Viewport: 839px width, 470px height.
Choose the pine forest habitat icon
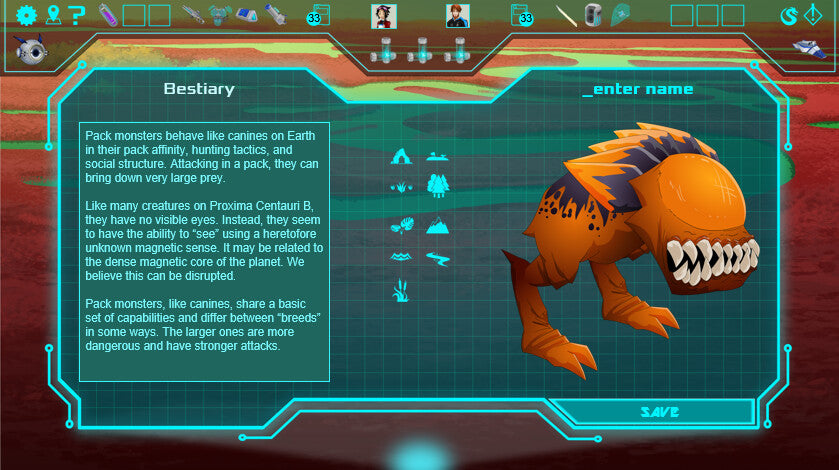(437, 186)
